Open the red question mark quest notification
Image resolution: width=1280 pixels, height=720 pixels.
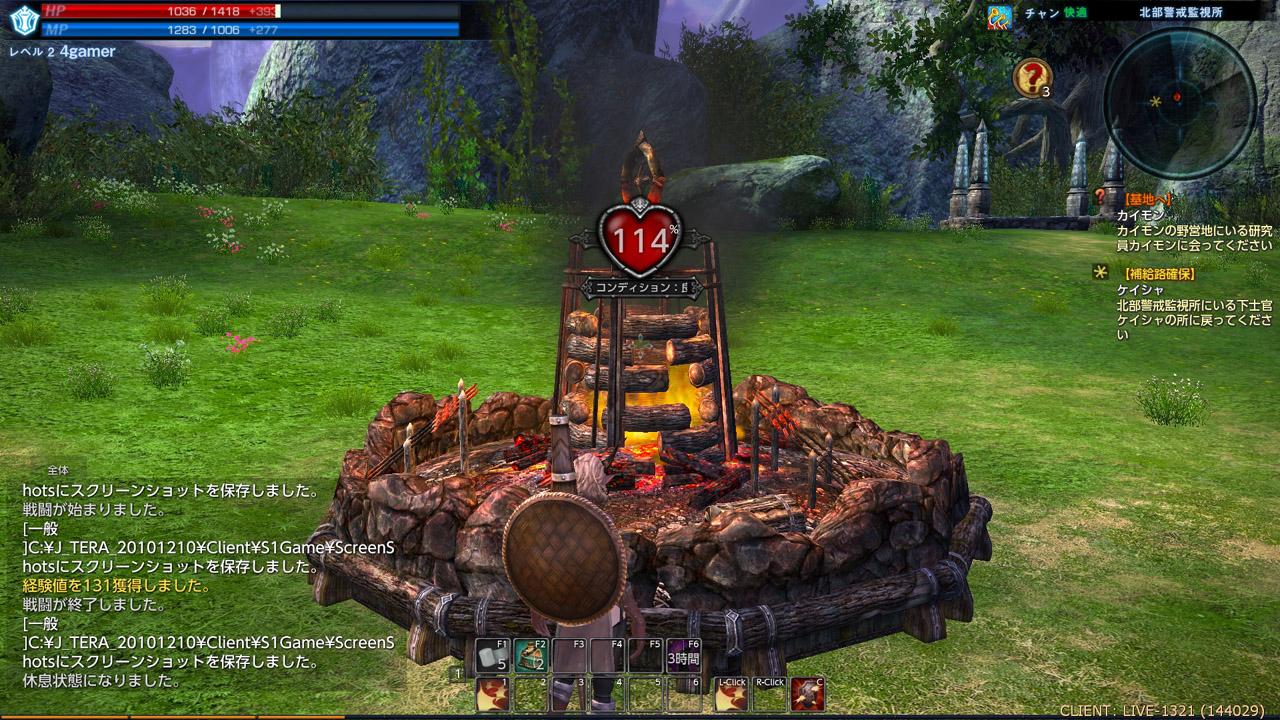click(x=1032, y=77)
